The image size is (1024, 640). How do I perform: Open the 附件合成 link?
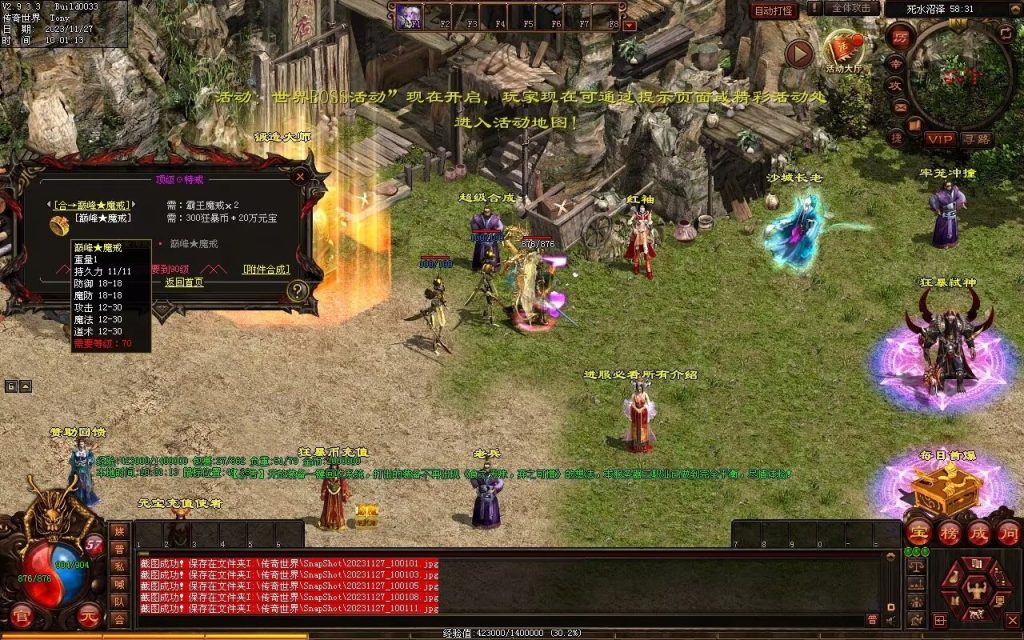point(265,269)
